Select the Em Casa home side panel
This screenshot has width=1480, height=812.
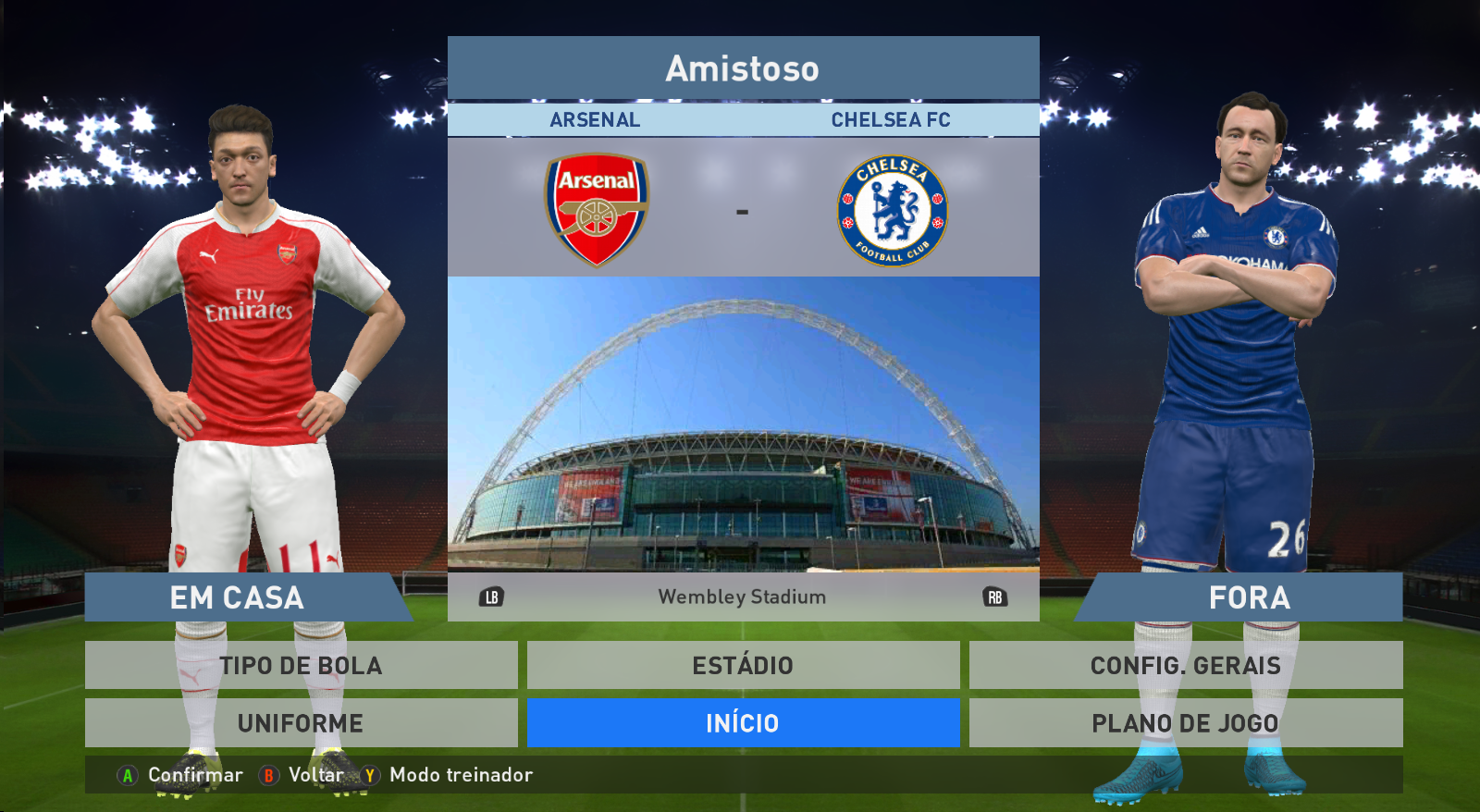238,597
